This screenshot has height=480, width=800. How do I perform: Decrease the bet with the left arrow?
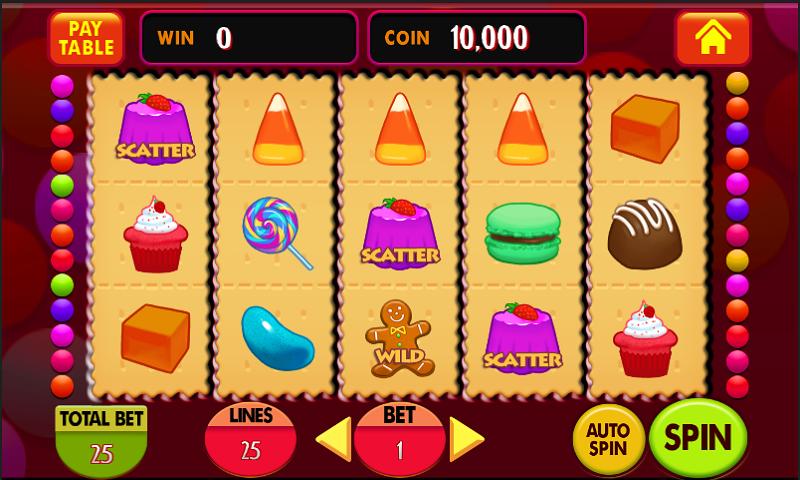(333, 438)
